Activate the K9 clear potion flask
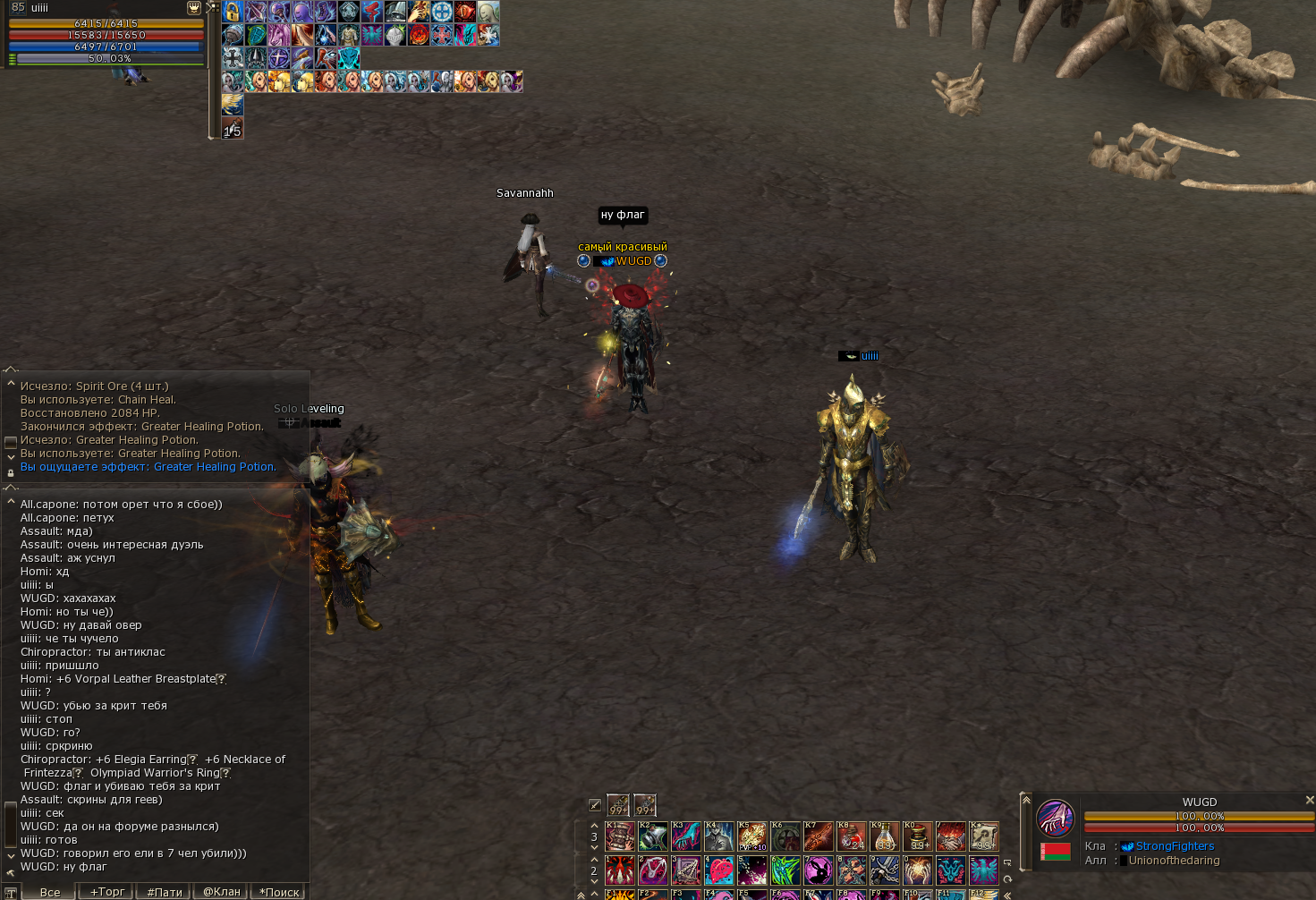The height and width of the screenshot is (900, 1316). [884, 836]
